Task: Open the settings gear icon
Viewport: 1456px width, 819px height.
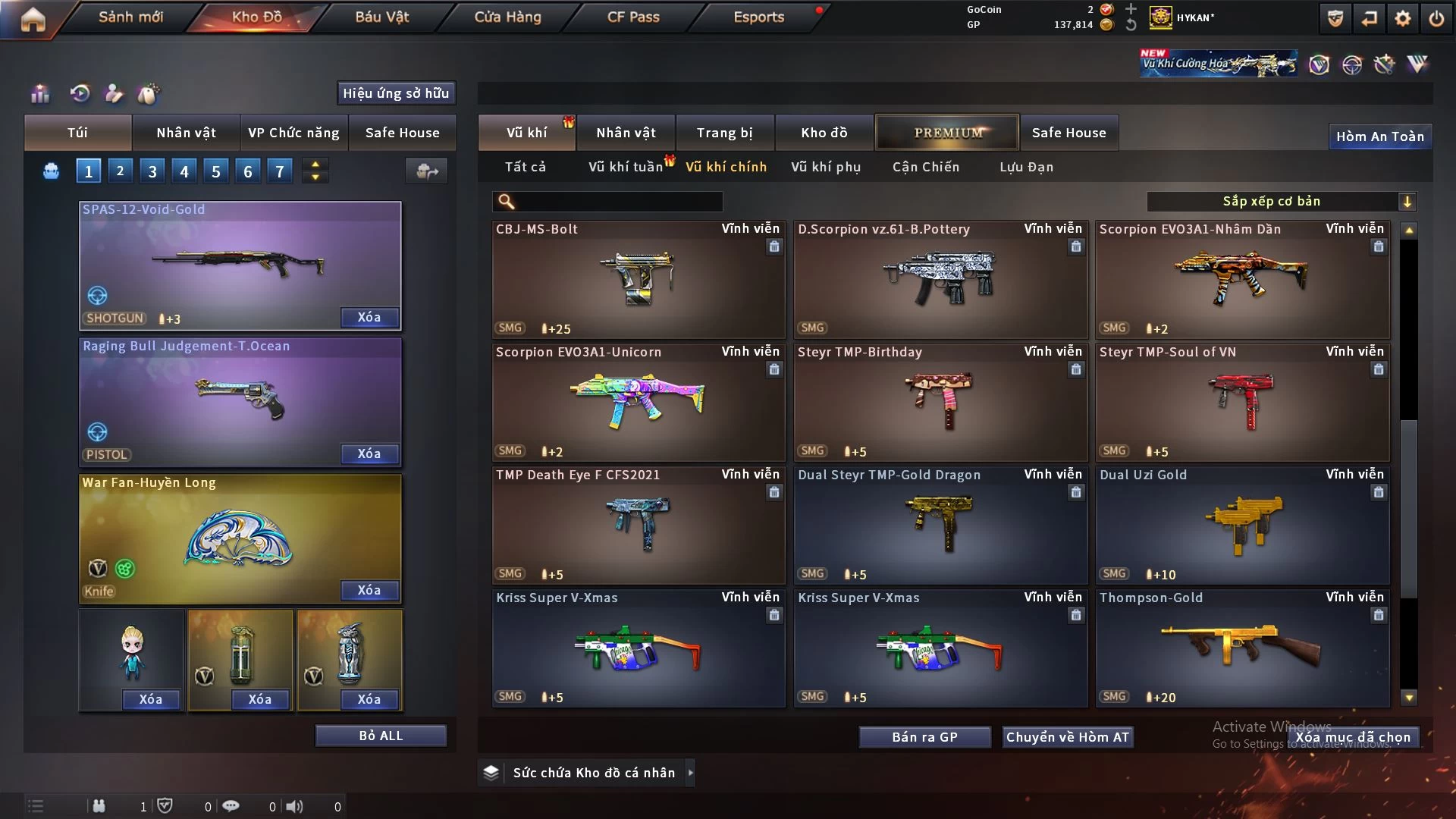Action: tap(1403, 18)
